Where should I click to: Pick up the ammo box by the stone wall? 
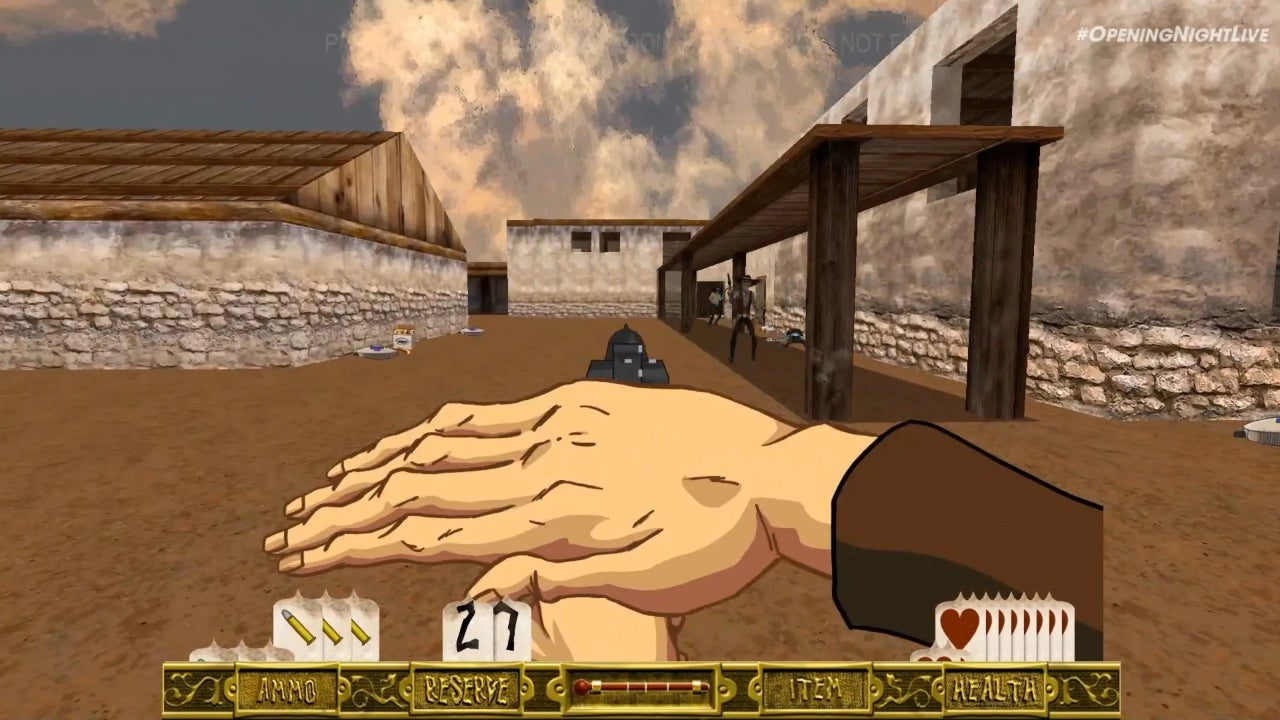click(402, 337)
